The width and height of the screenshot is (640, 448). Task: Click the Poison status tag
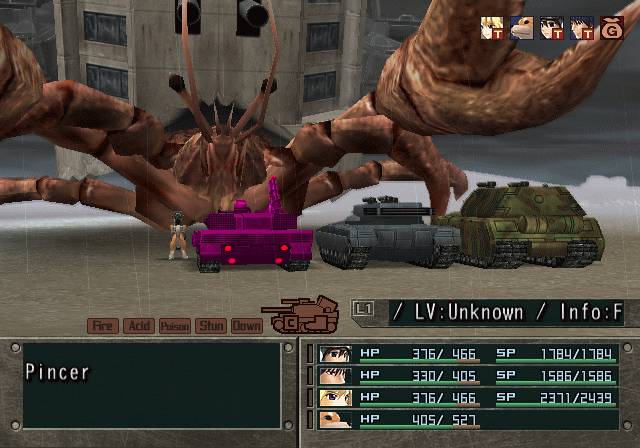coord(174,326)
